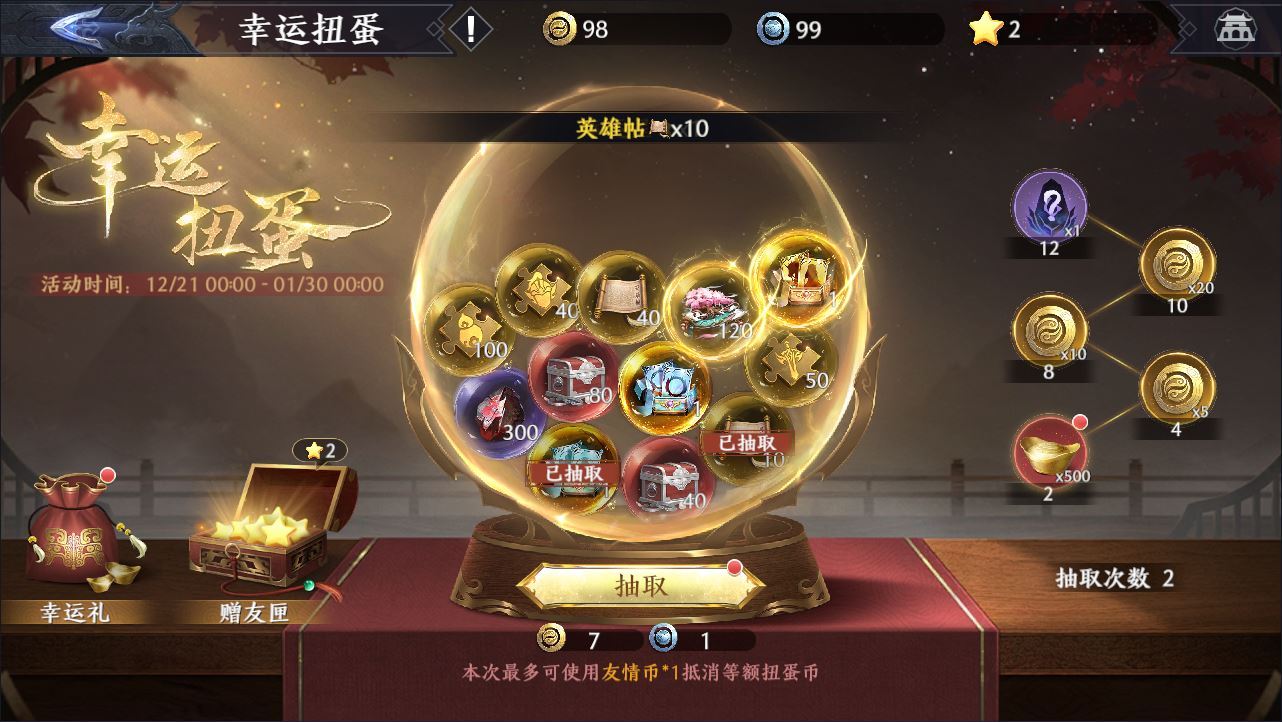Inspect the purple gem capsule worth 300

pos(495,408)
